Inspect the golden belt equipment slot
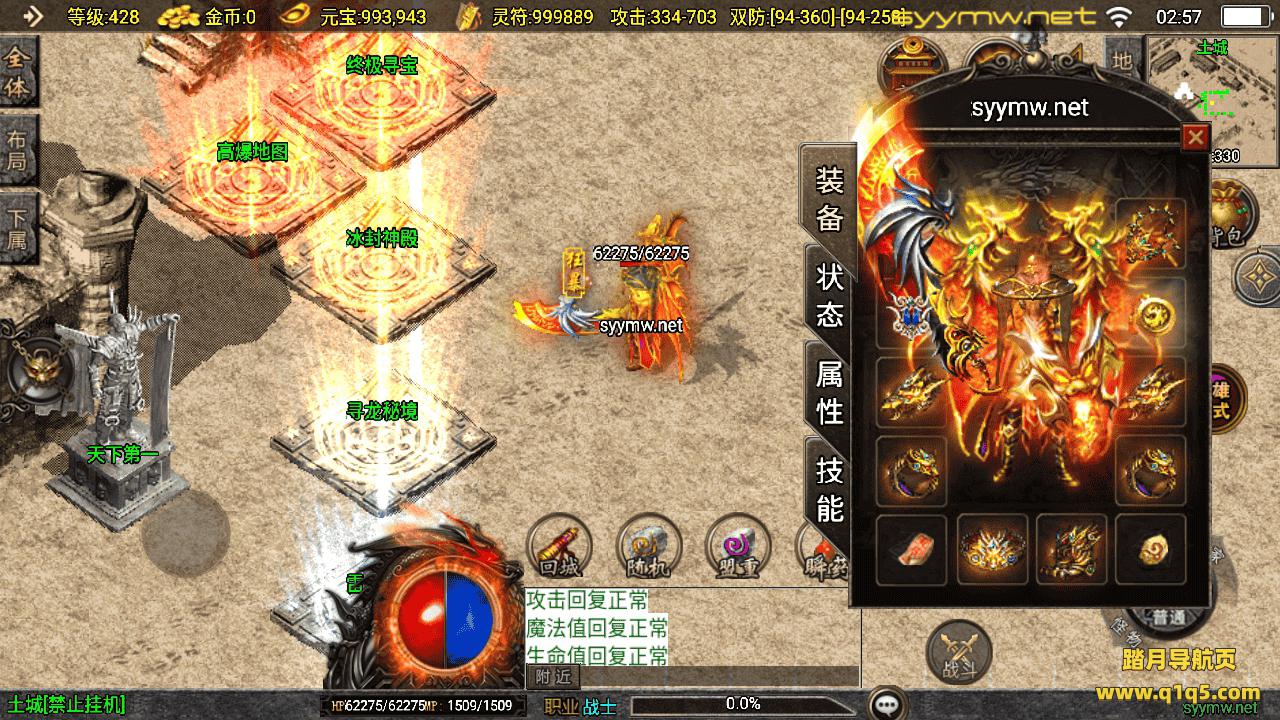This screenshot has width=1280, height=720. (x=991, y=549)
